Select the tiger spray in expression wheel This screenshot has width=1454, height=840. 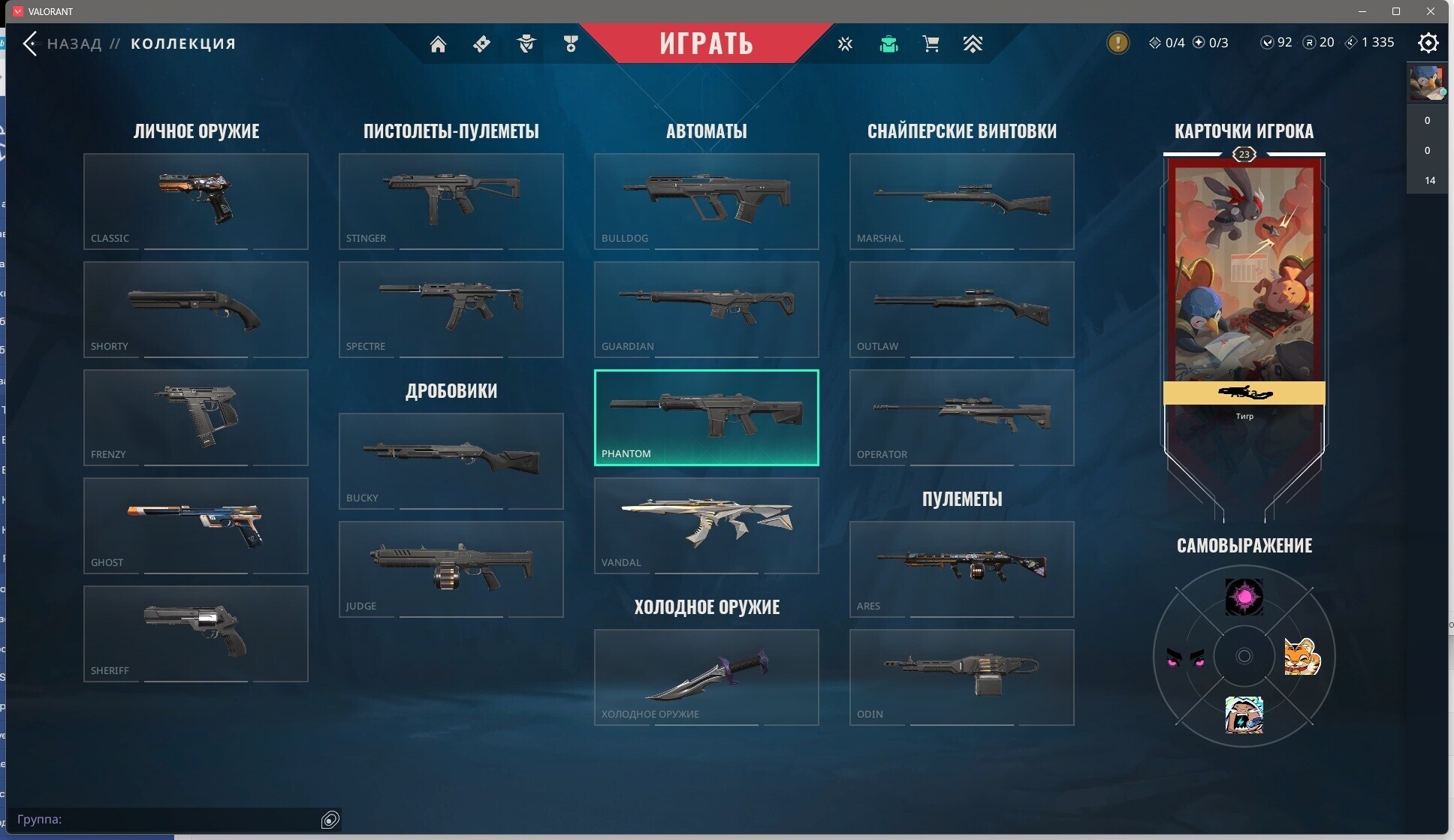[x=1302, y=657]
